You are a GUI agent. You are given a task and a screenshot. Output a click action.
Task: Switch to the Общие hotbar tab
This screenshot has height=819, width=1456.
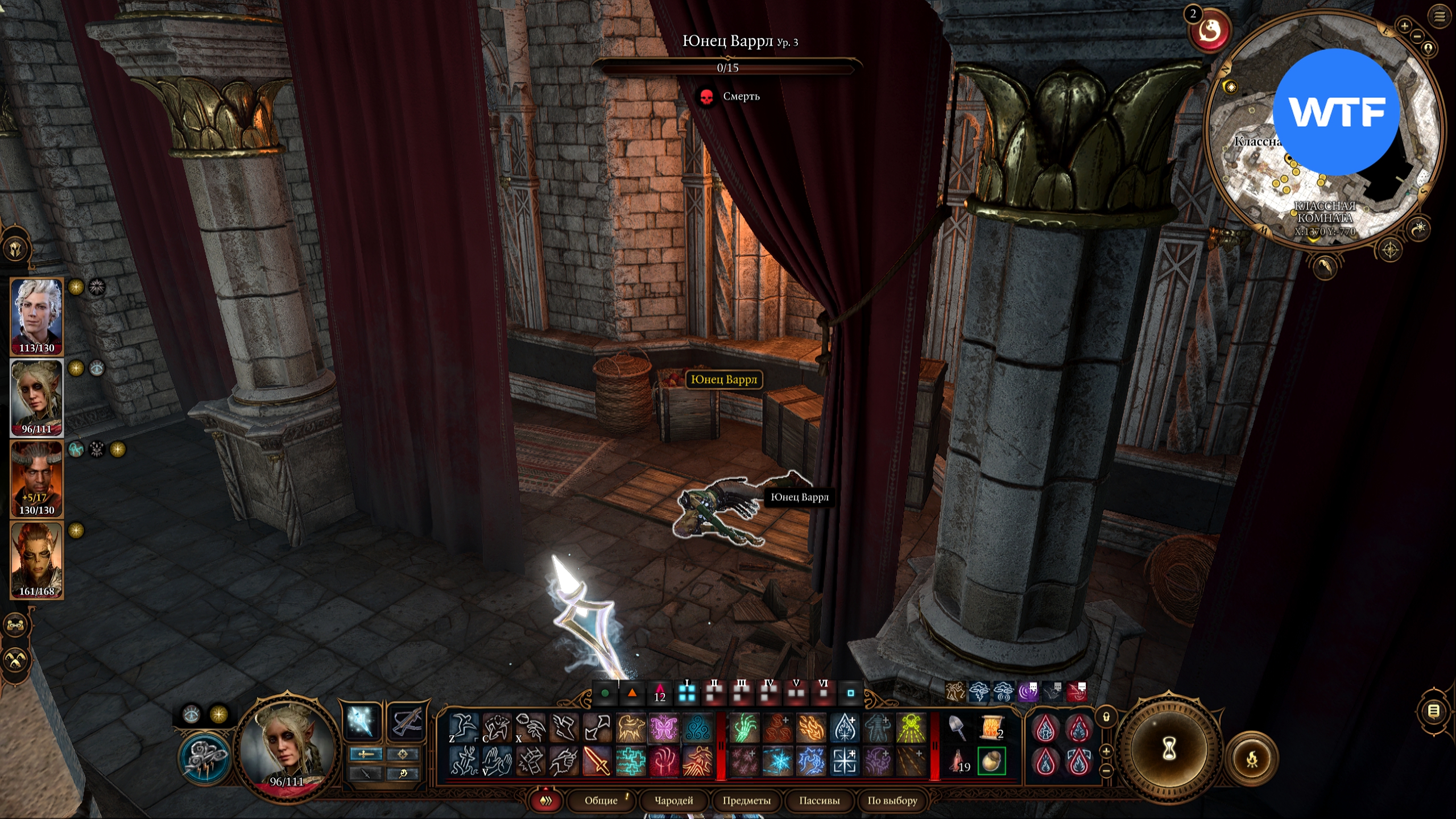(x=601, y=800)
